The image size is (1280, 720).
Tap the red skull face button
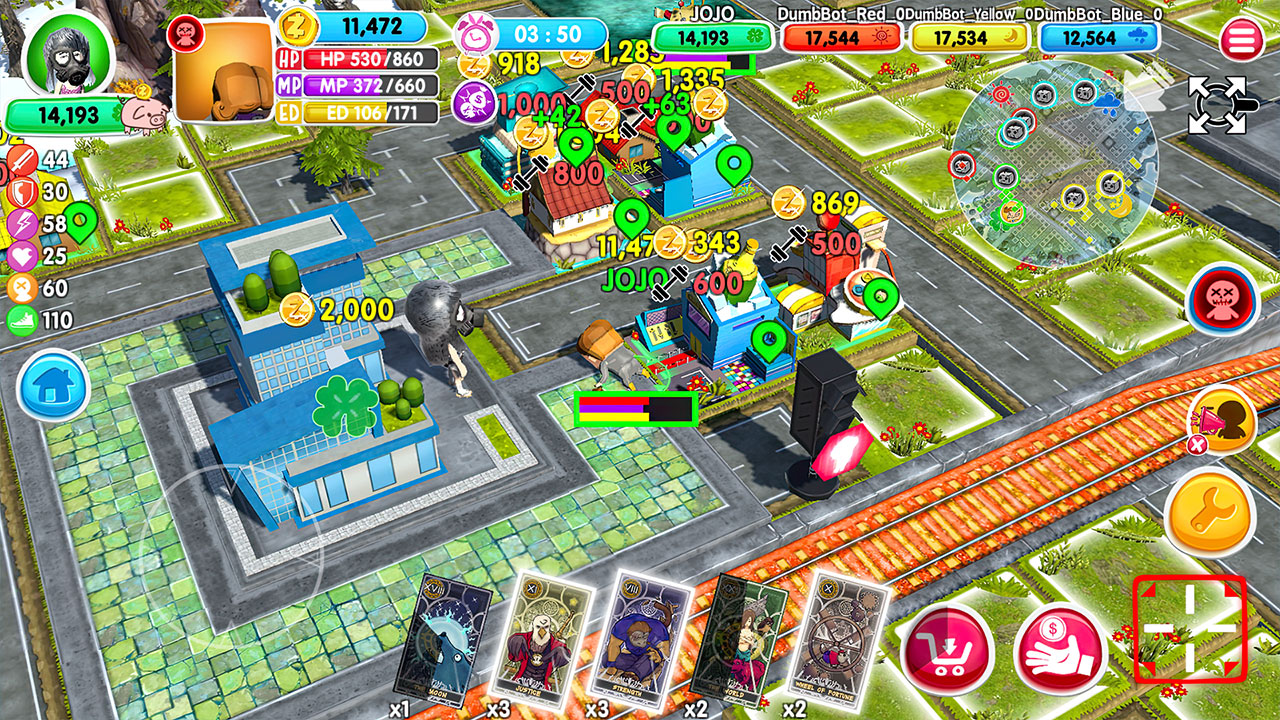click(1222, 299)
